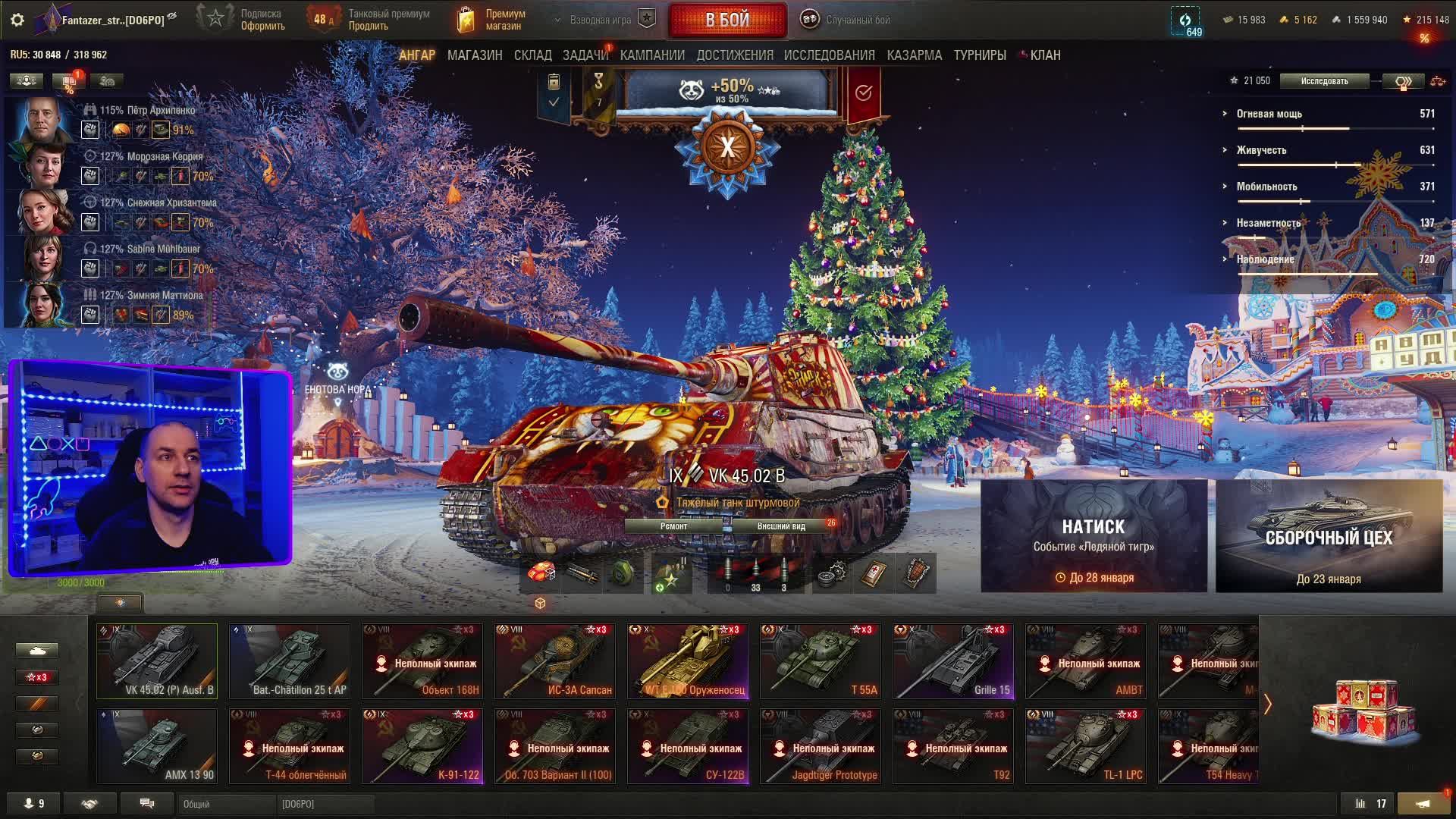Open the ИССЛЕДОВАНИЯ tab

829,55
